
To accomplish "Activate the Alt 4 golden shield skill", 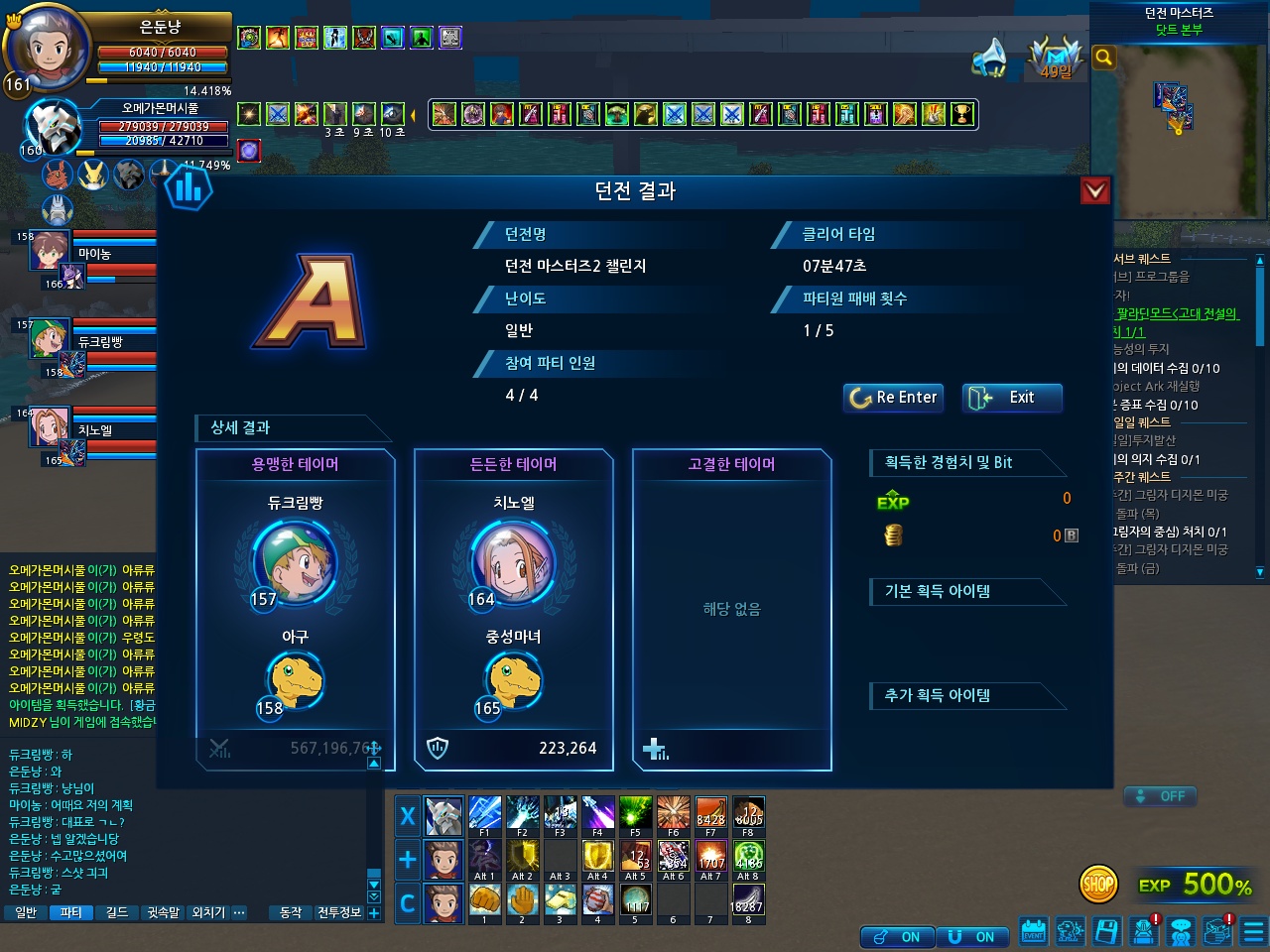I will [597, 856].
